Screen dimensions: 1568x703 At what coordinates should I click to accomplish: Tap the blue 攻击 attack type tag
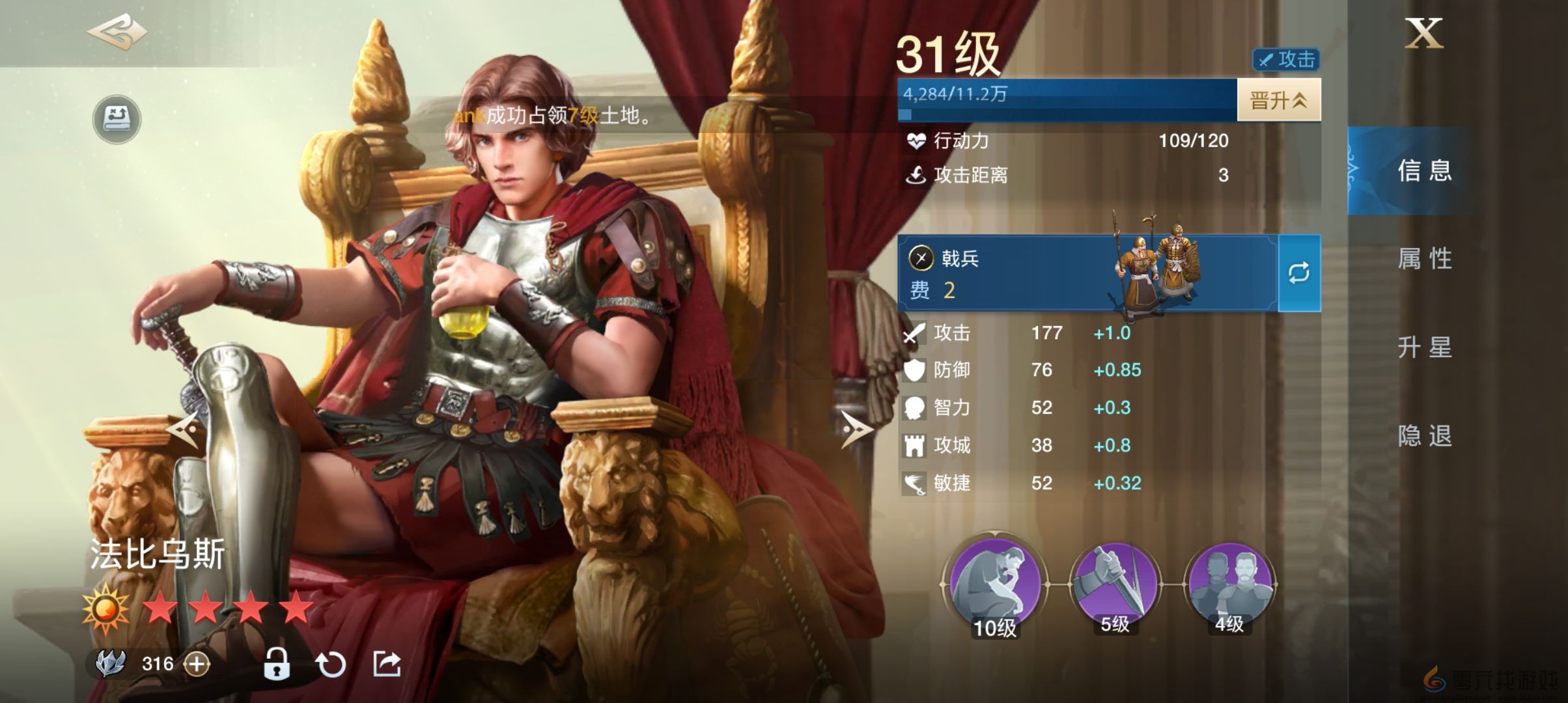click(1286, 60)
